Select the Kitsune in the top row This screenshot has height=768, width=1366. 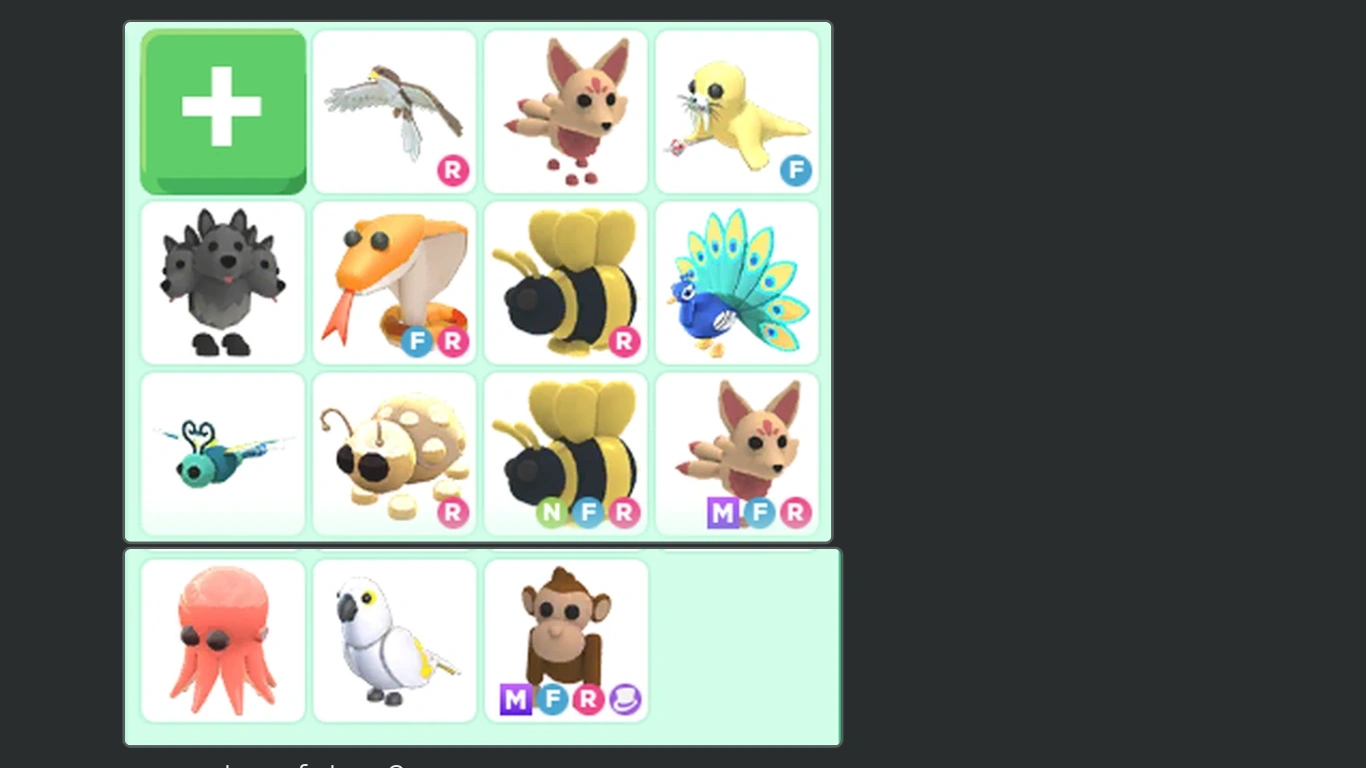coord(565,110)
